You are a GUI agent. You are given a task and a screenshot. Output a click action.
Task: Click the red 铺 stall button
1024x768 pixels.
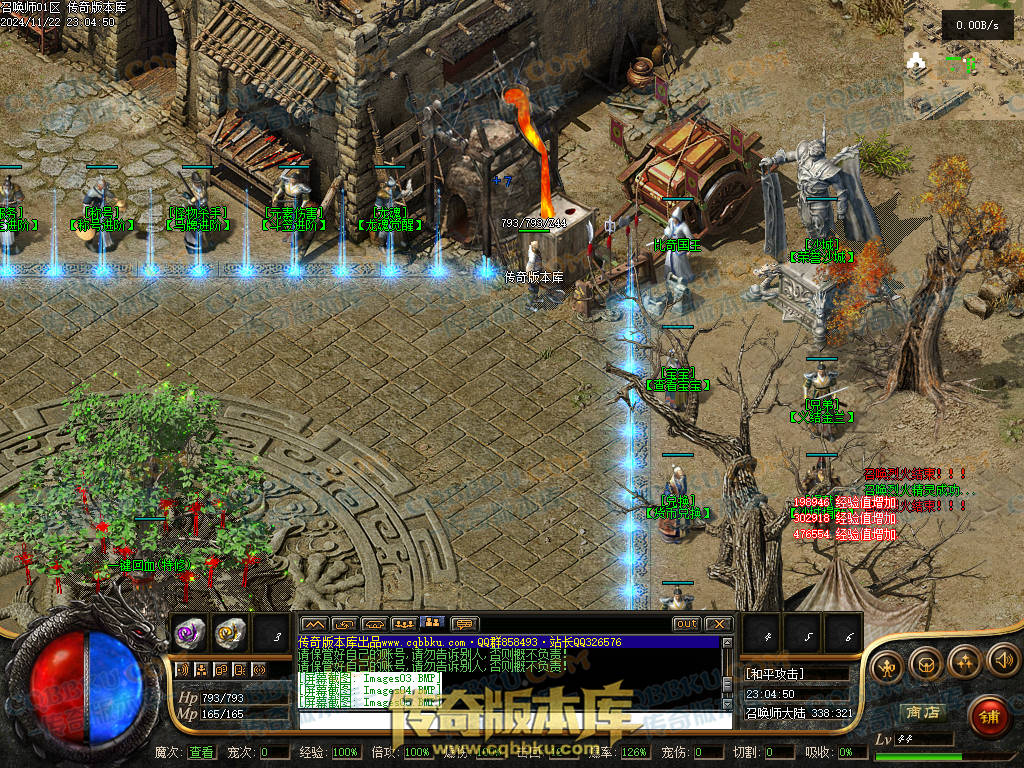(x=988, y=715)
